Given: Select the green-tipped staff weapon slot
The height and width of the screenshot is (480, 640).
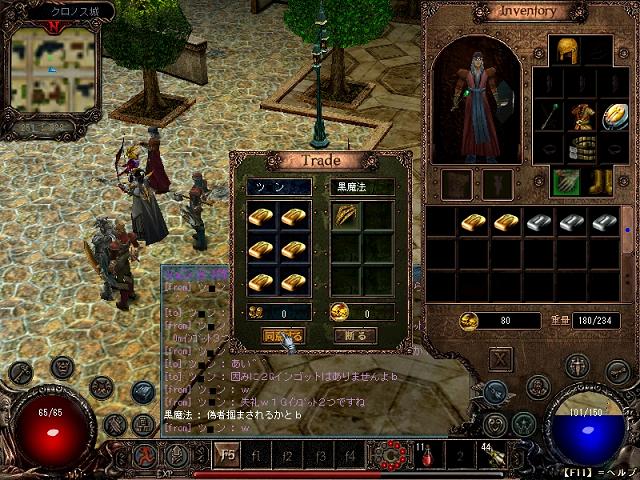Looking at the screenshot, I should [549, 116].
